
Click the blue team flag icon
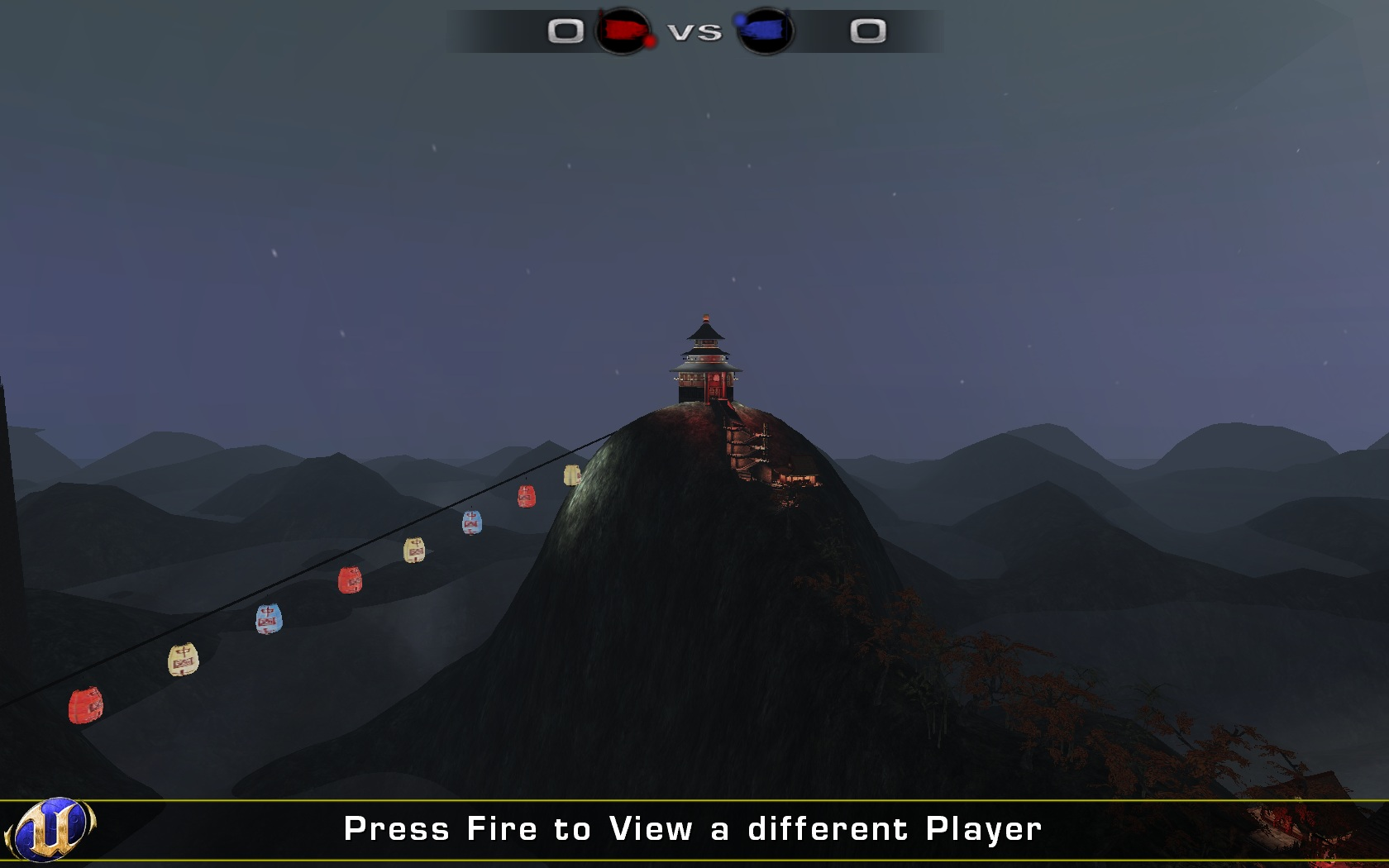766,29
